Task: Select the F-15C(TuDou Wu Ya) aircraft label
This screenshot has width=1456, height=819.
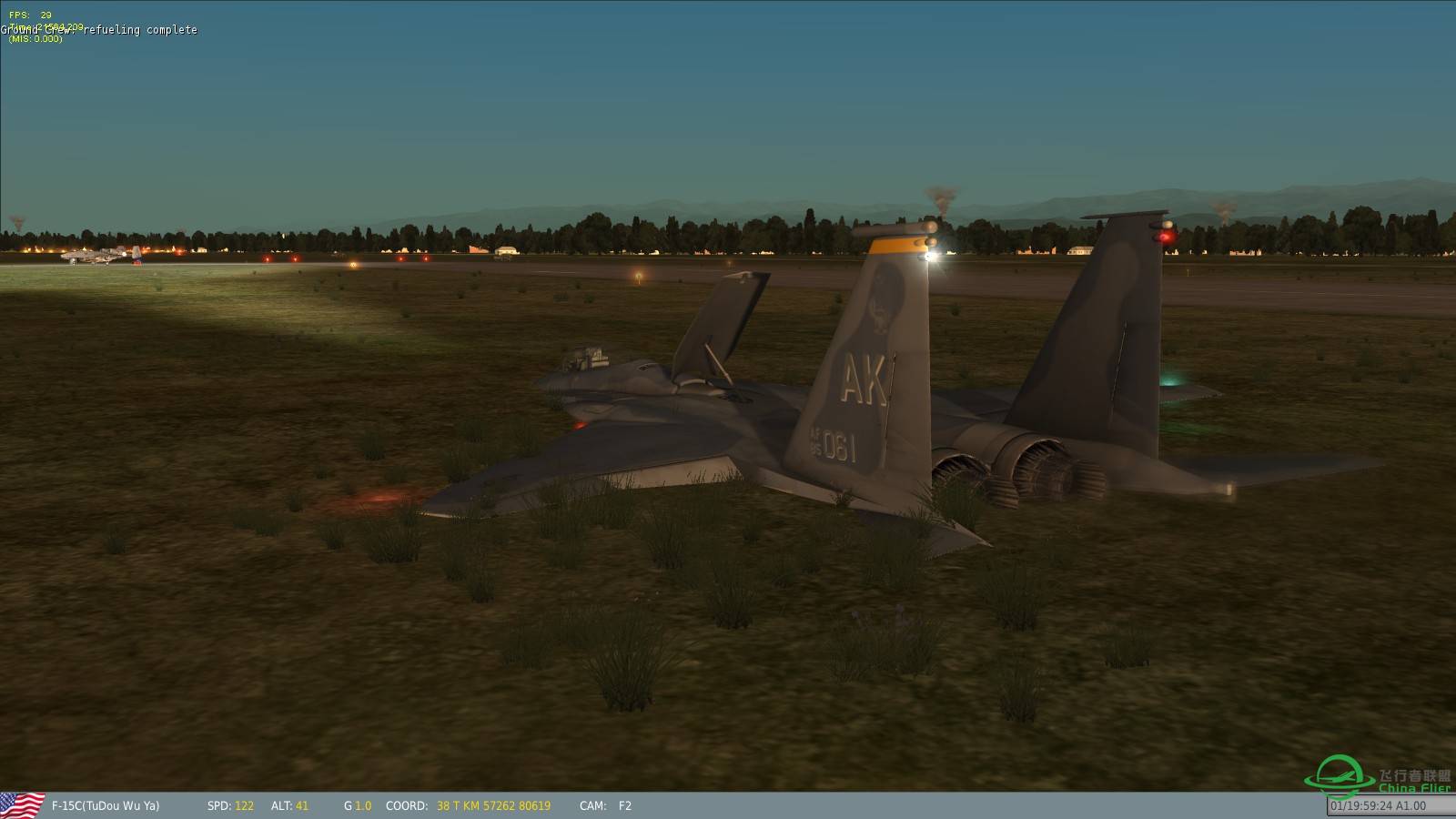Action: click(x=106, y=805)
